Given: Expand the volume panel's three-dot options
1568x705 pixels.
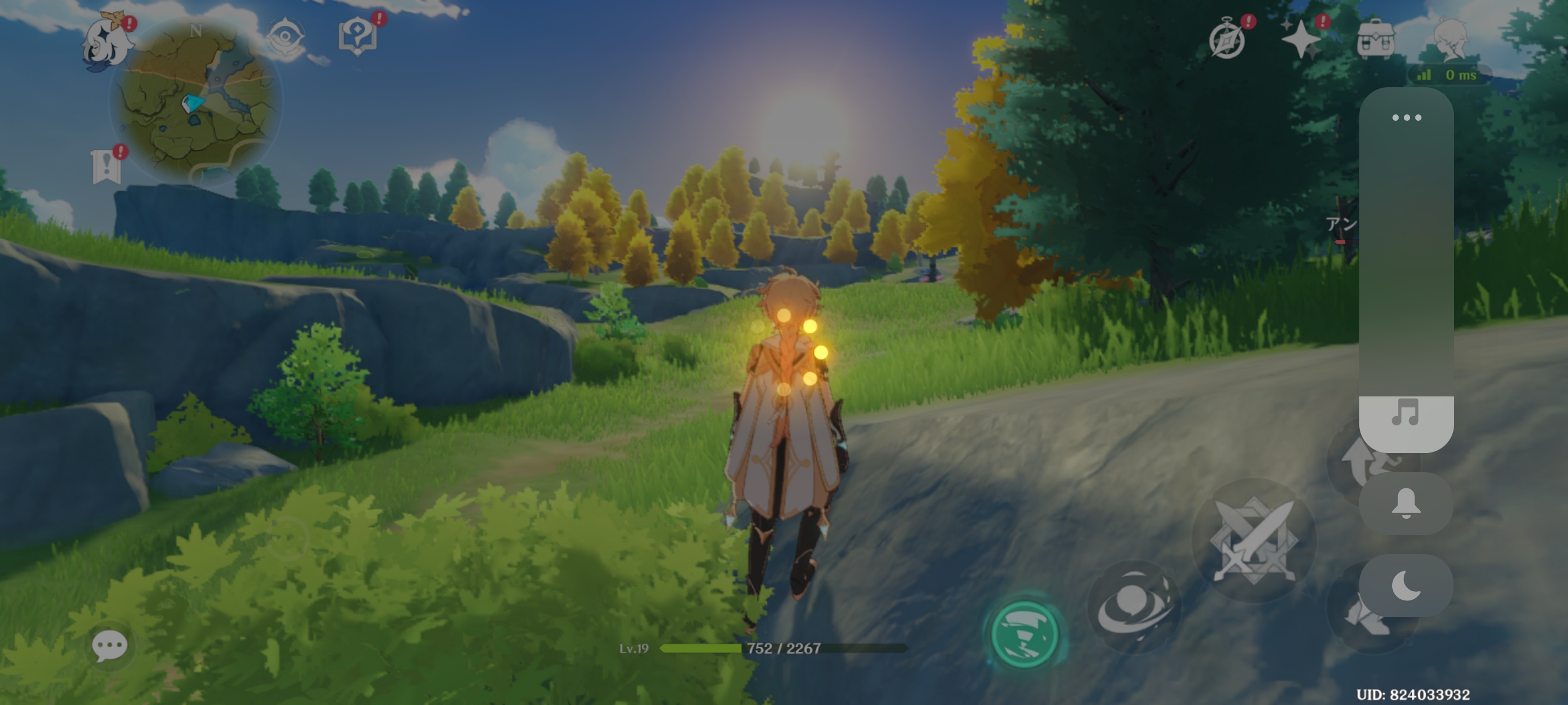Looking at the screenshot, I should point(1406,117).
